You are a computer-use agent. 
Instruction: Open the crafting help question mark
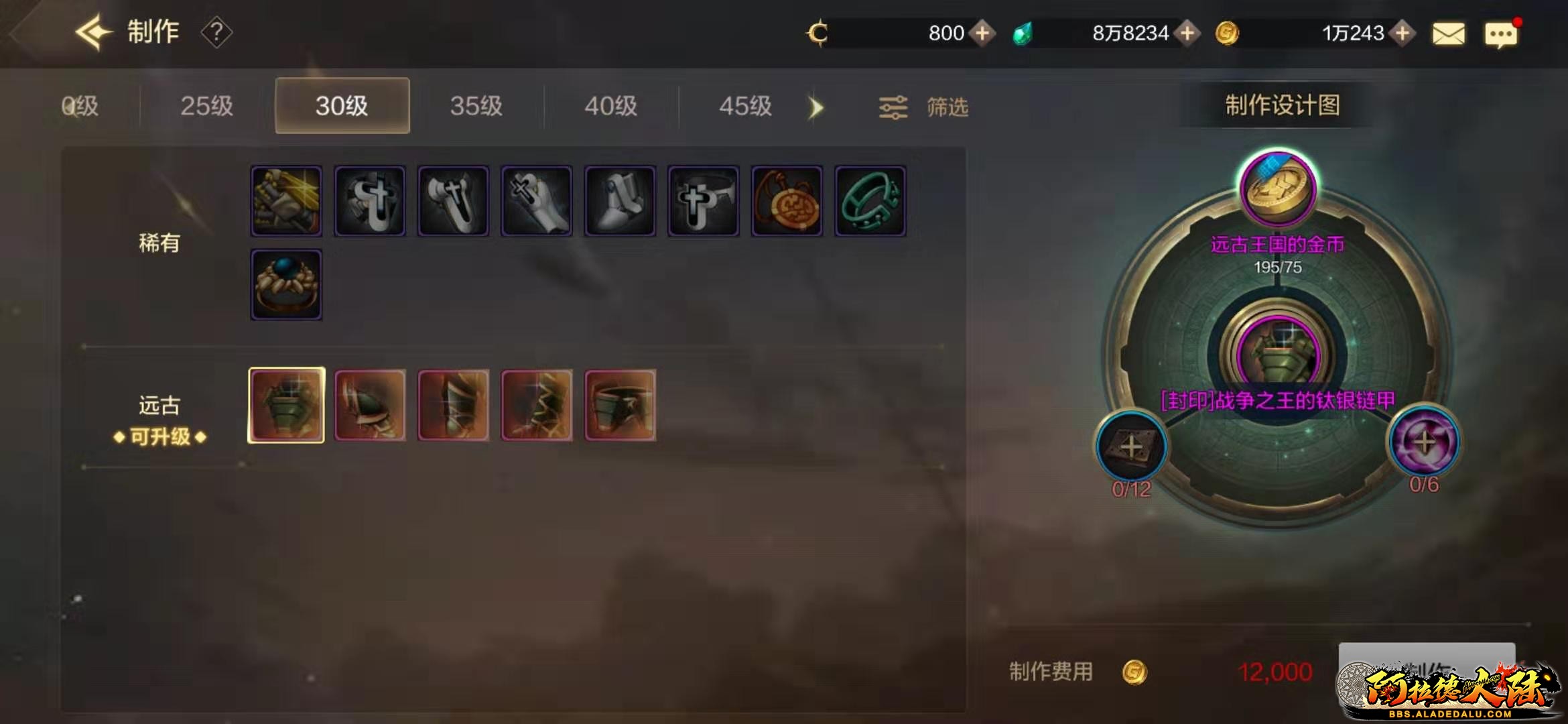tap(216, 32)
